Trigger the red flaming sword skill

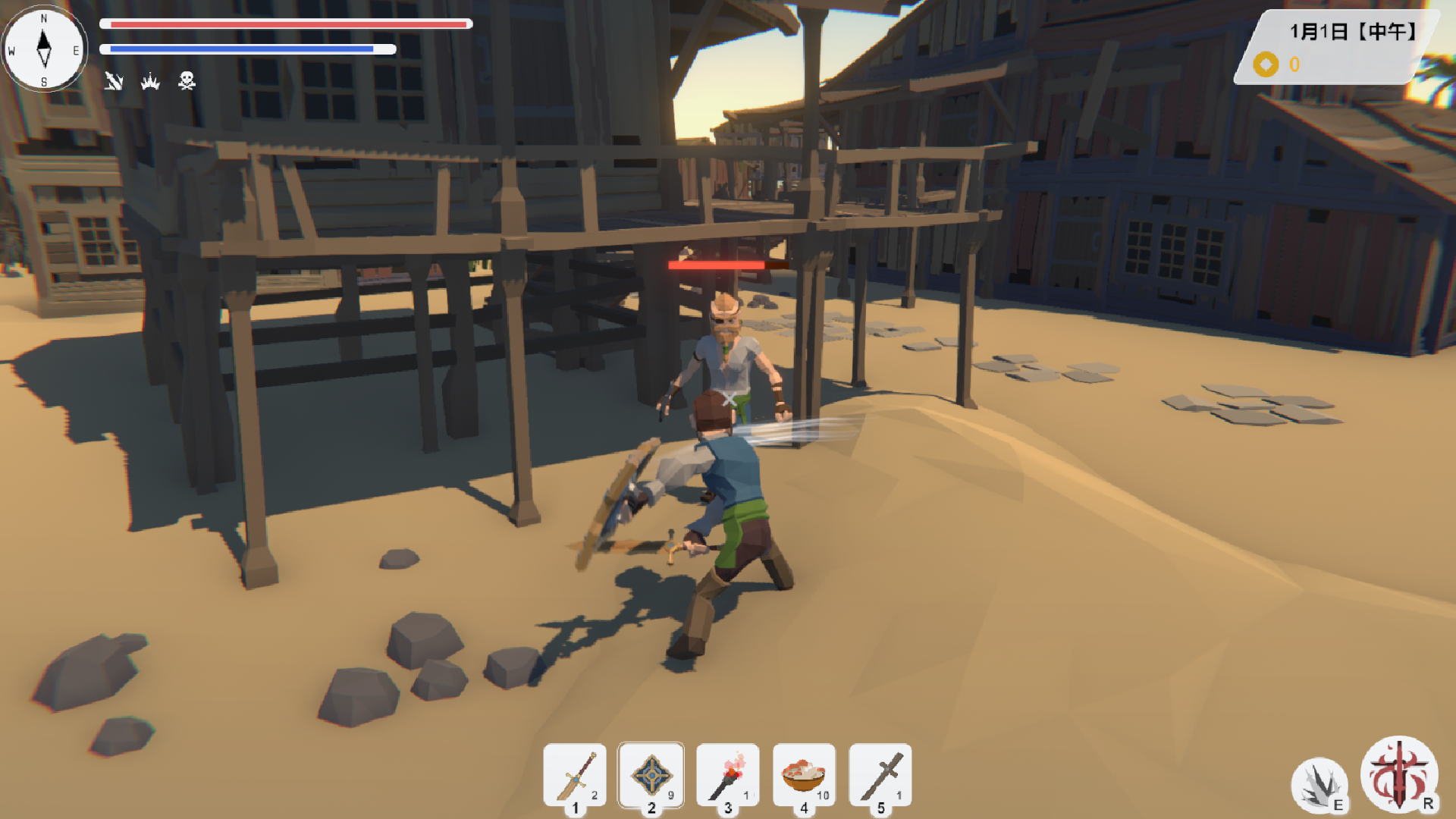tap(1399, 775)
